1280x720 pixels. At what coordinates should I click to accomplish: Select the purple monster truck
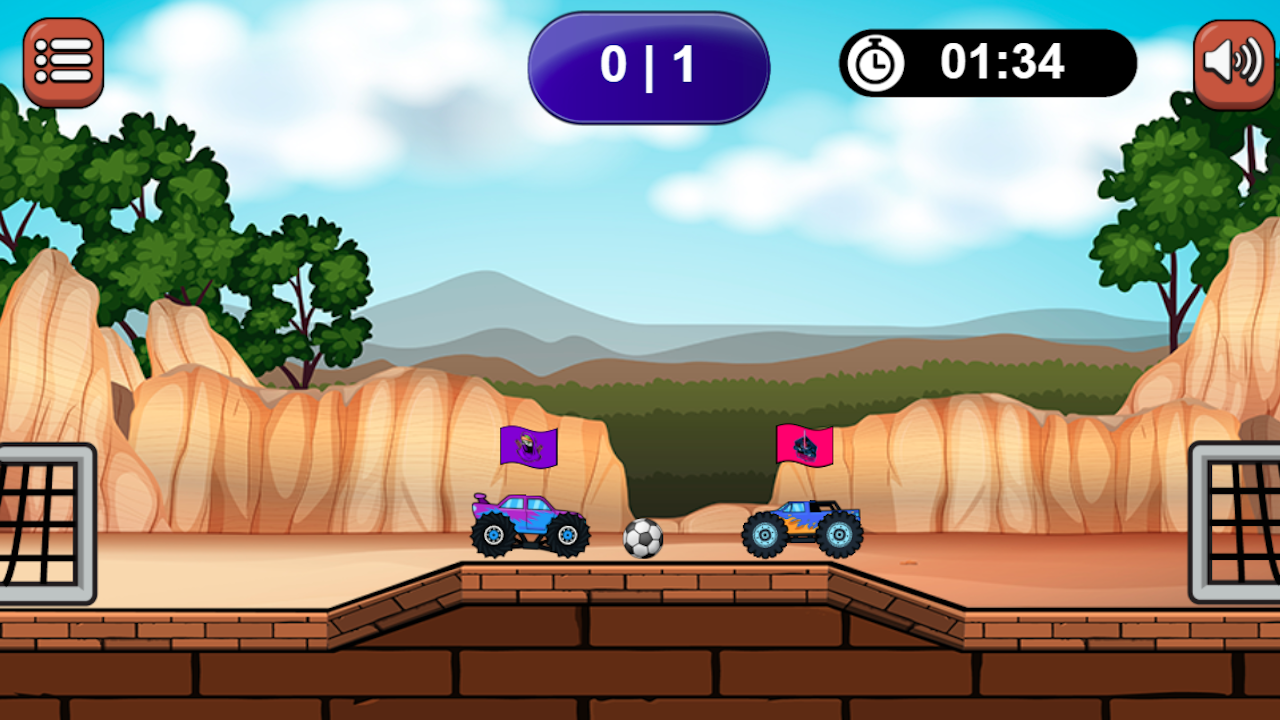coord(530,525)
